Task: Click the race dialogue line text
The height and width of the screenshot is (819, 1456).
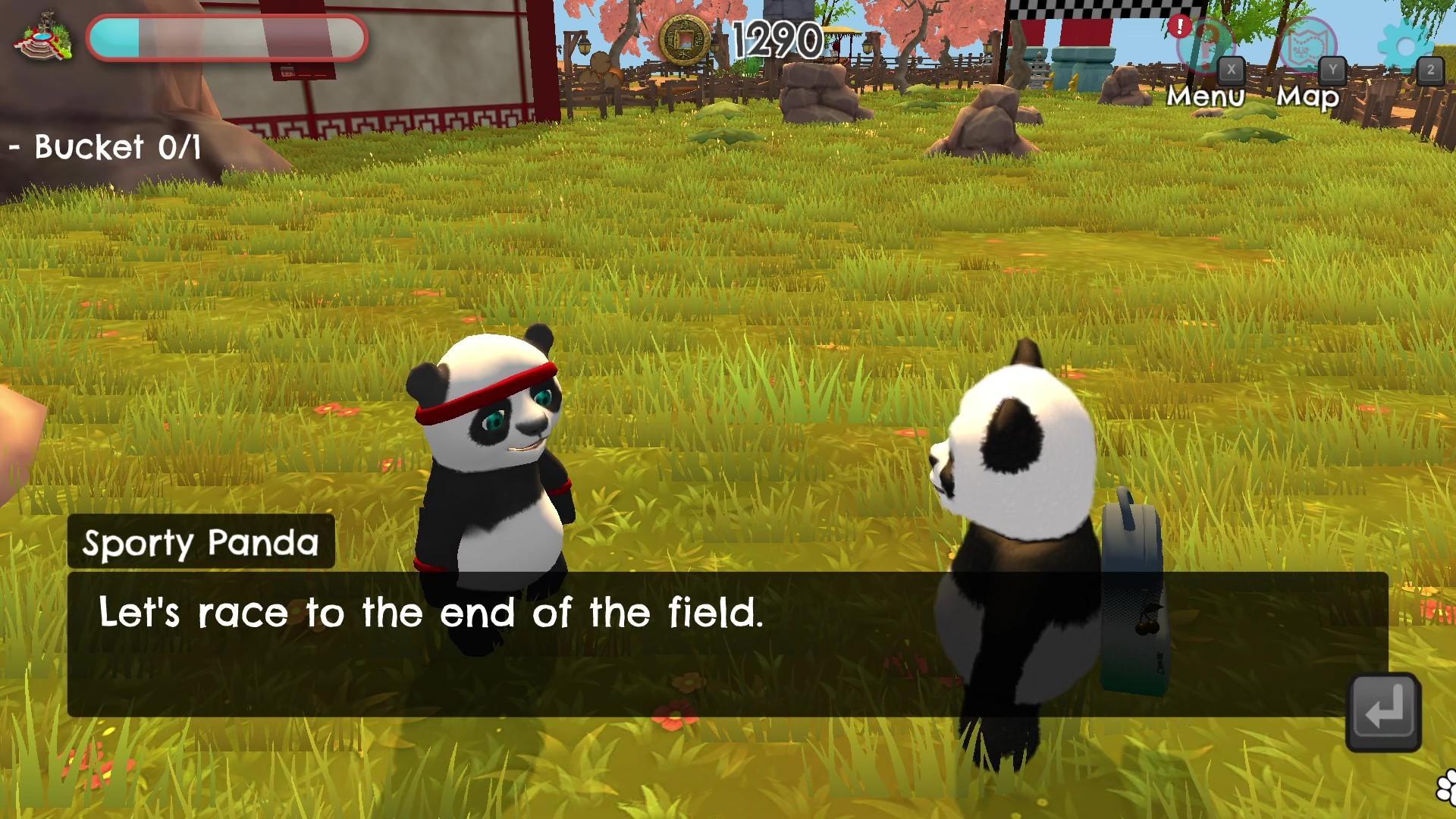Action: coord(428,614)
